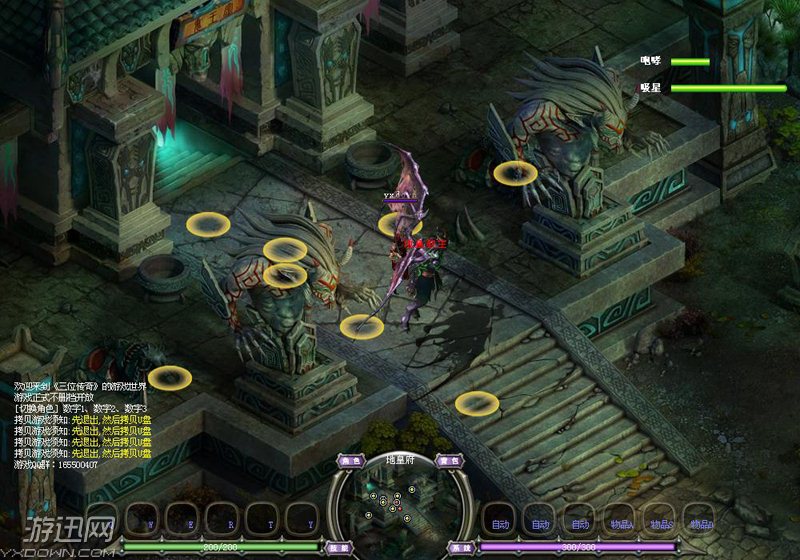
Task: Select the 物品S item slot
Action: tap(660, 520)
